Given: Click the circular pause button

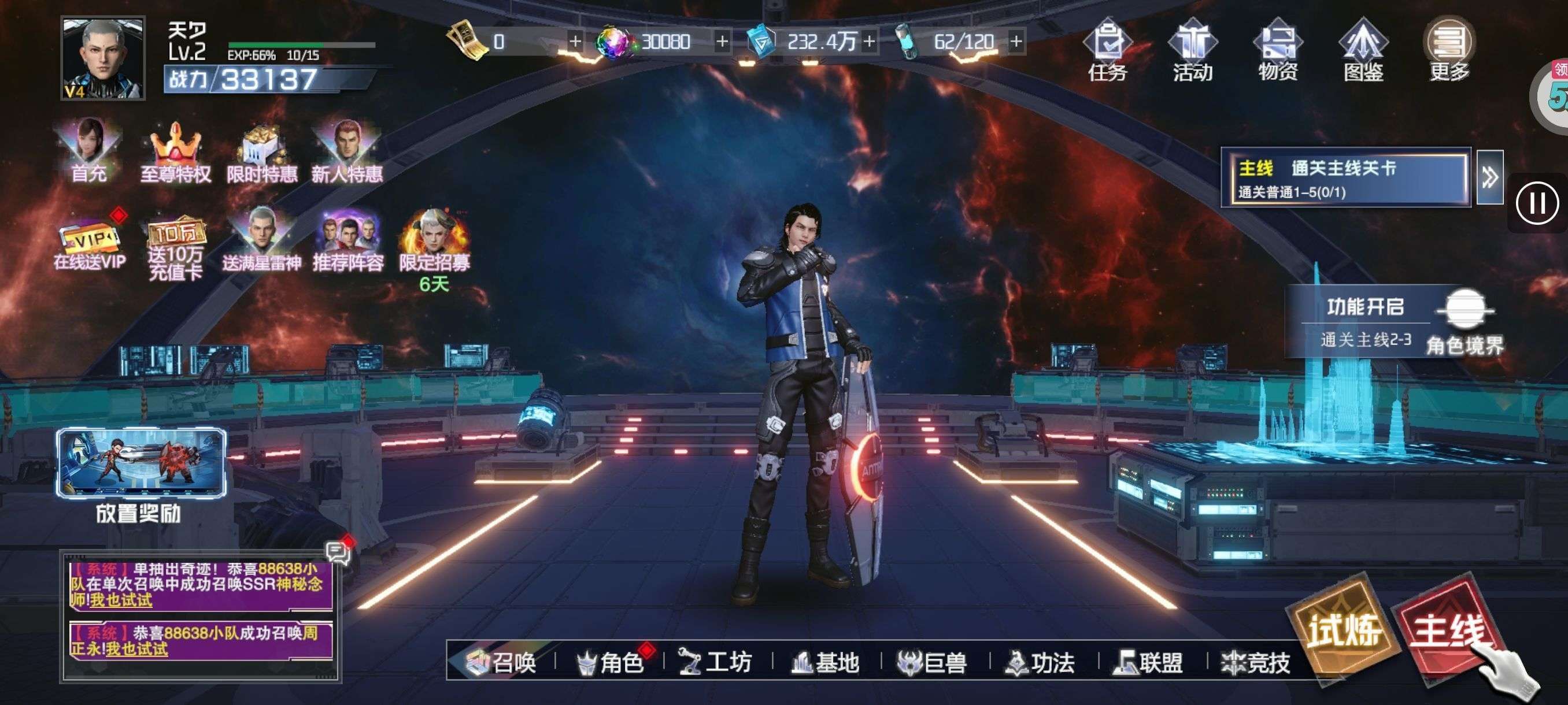Looking at the screenshot, I should [1537, 203].
